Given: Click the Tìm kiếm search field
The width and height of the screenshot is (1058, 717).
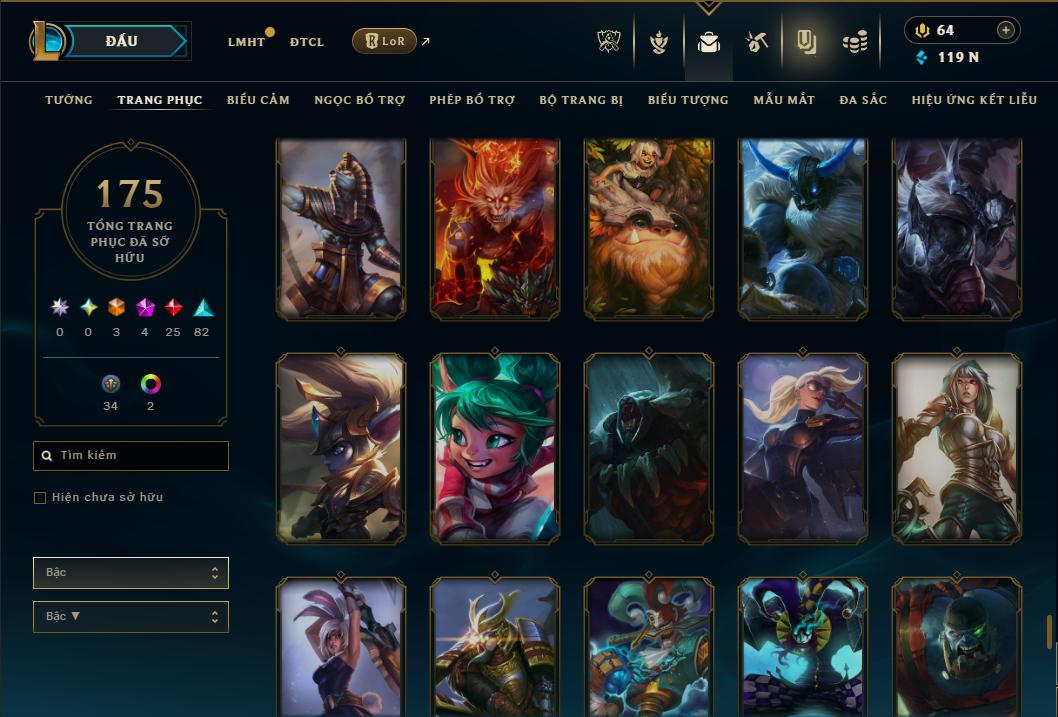Looking at the screenshot, I should coord(131,456).
